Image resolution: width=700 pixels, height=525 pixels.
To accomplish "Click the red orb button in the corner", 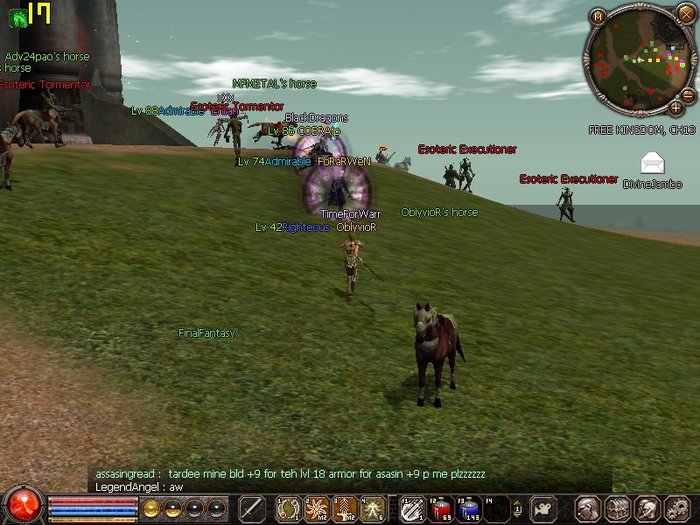I will tap(21, 503).
